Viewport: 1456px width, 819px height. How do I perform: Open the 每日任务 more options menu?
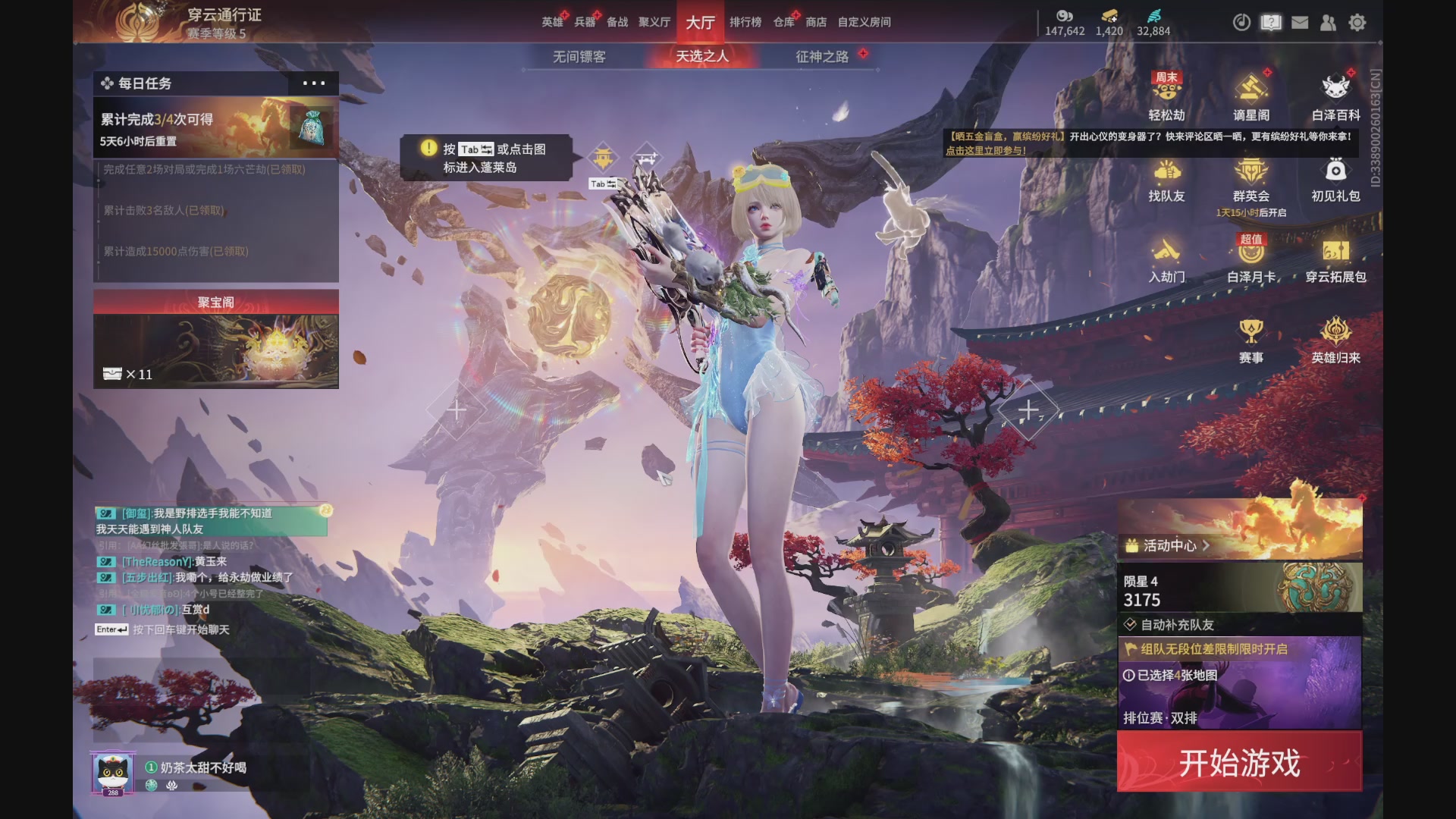click(x=314, y=83)
